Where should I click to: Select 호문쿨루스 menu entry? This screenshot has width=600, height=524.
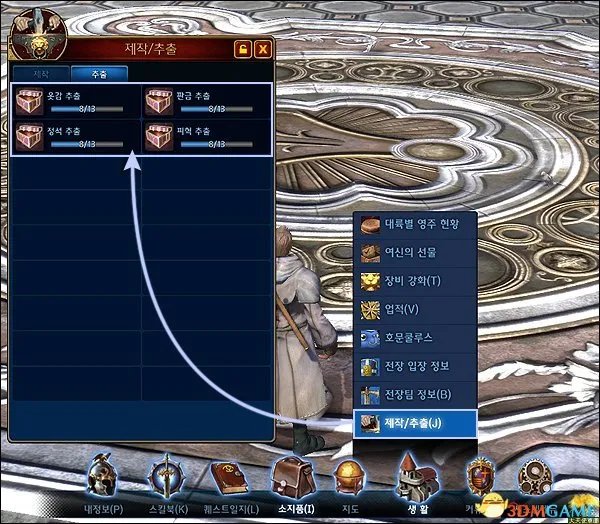point(416,338)
